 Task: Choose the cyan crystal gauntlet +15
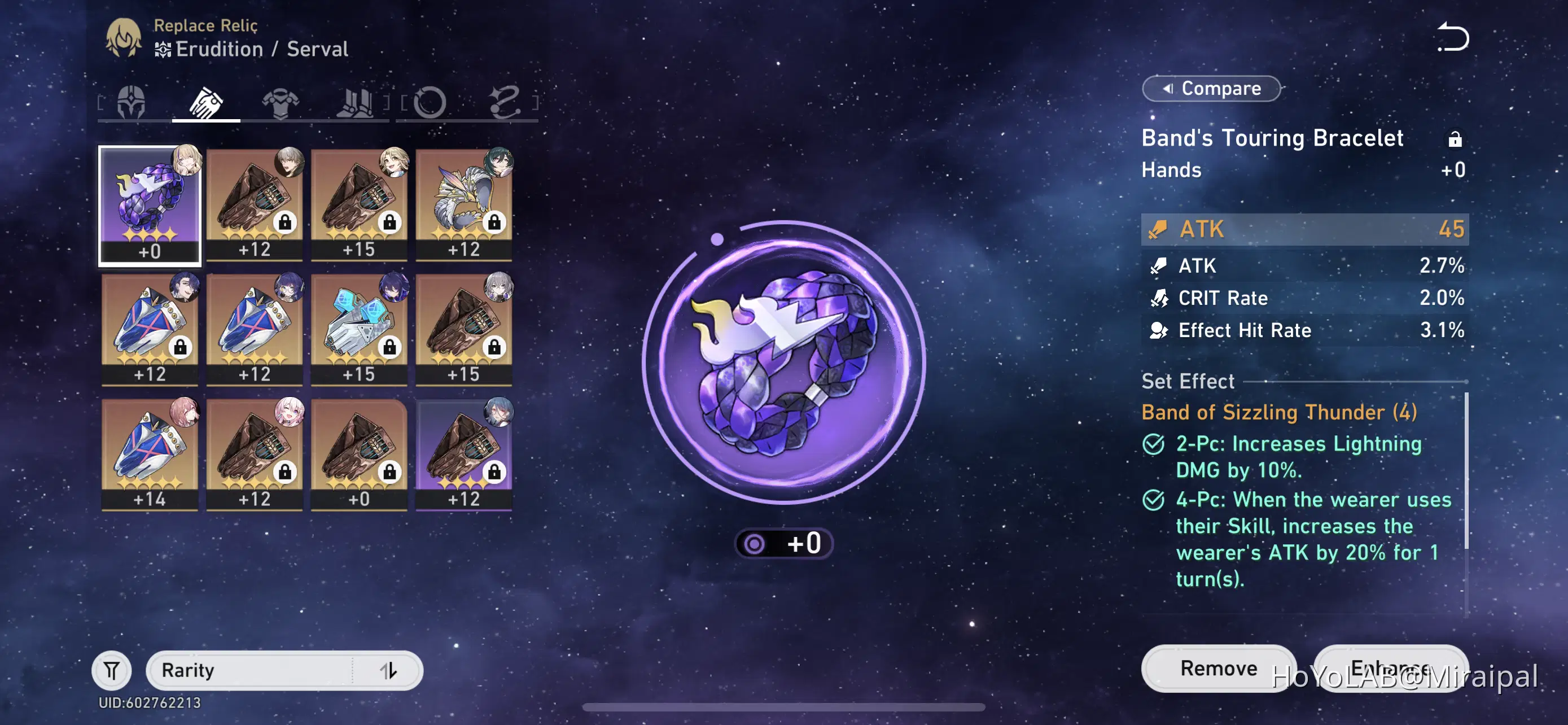(359, 329)
